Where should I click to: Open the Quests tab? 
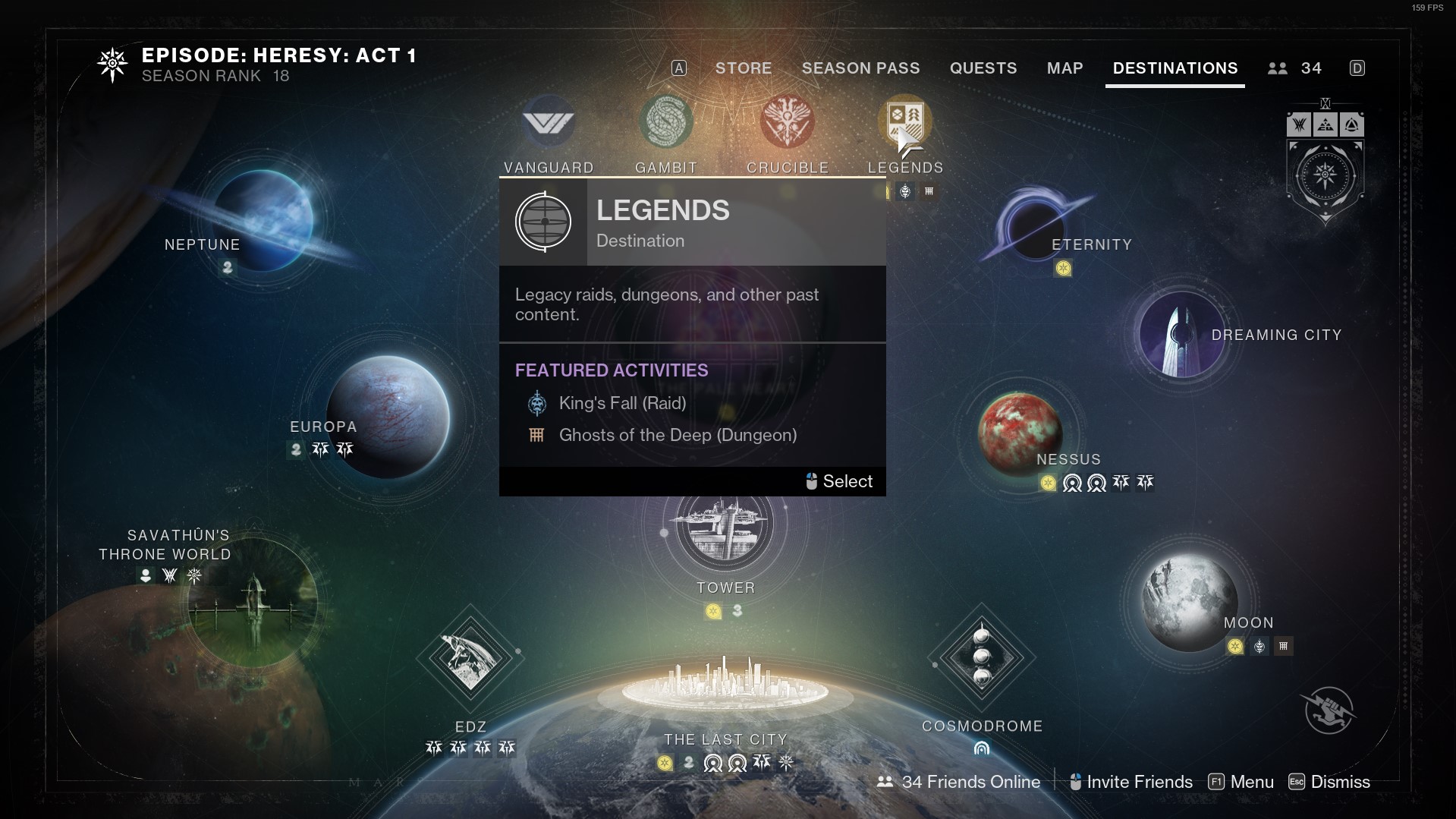tap(983, 68)
